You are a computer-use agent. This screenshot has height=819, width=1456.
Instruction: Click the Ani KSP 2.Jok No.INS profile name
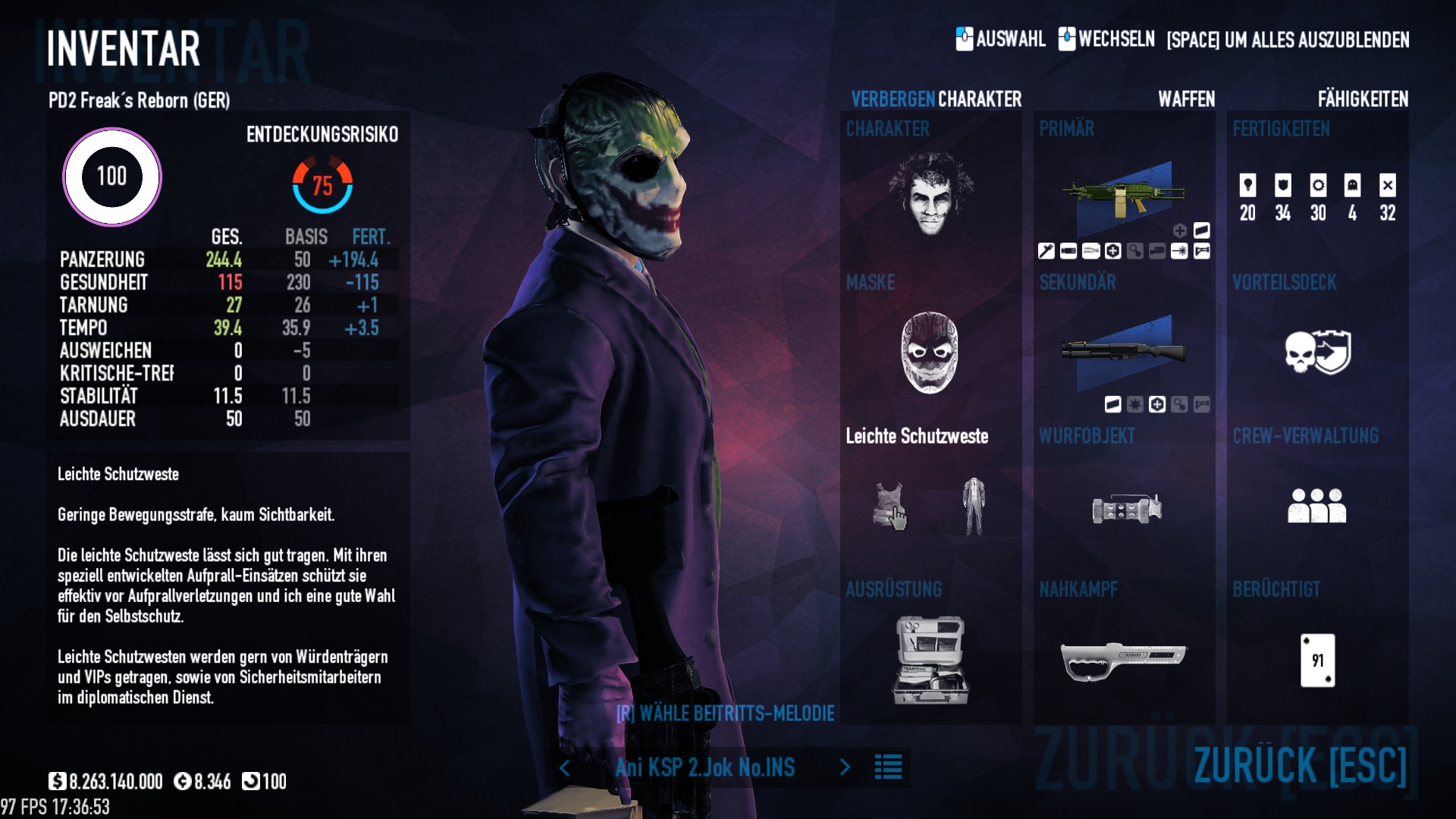coord(704,767)
